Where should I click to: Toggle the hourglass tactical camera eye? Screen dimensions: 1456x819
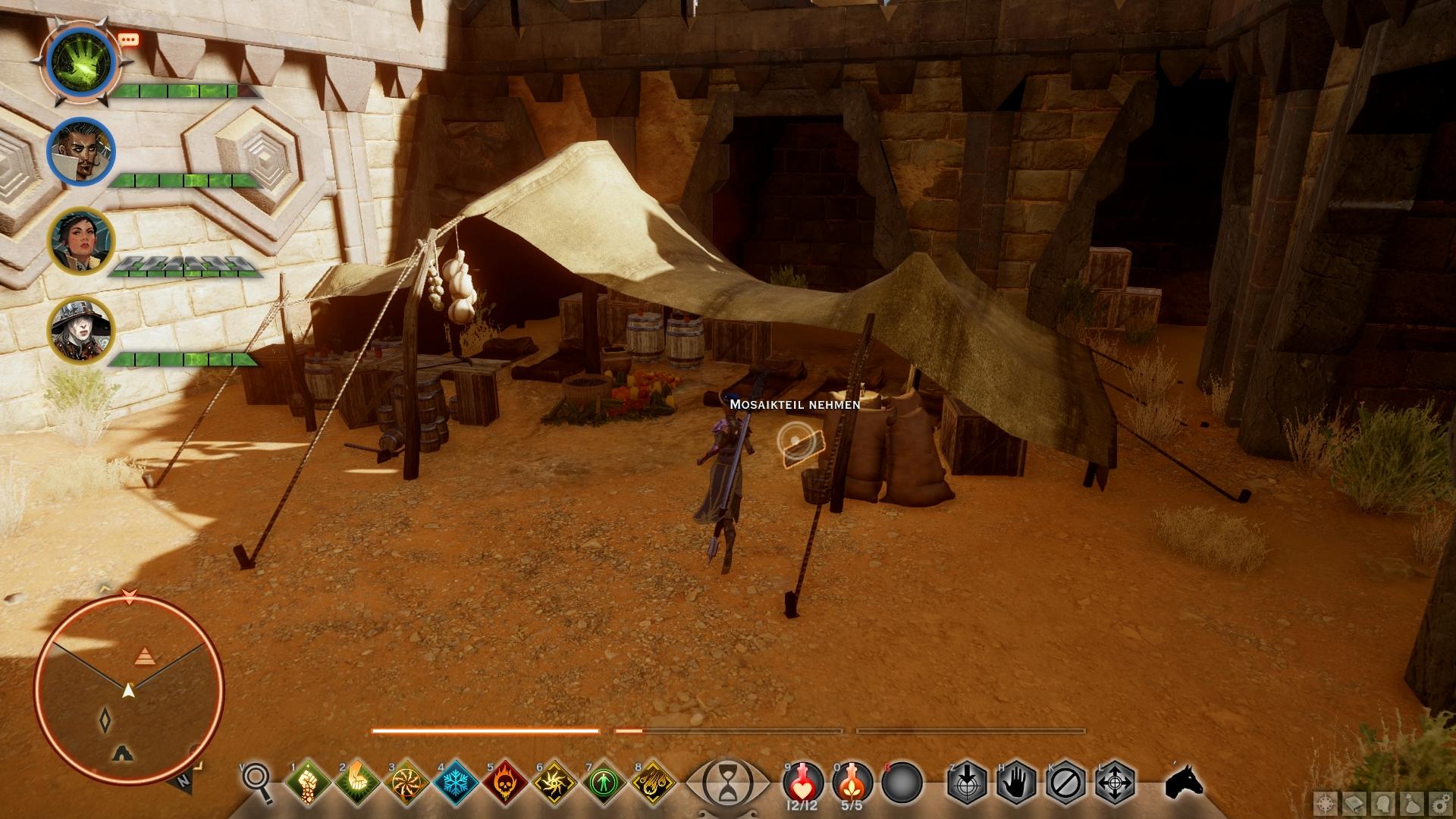727,781
